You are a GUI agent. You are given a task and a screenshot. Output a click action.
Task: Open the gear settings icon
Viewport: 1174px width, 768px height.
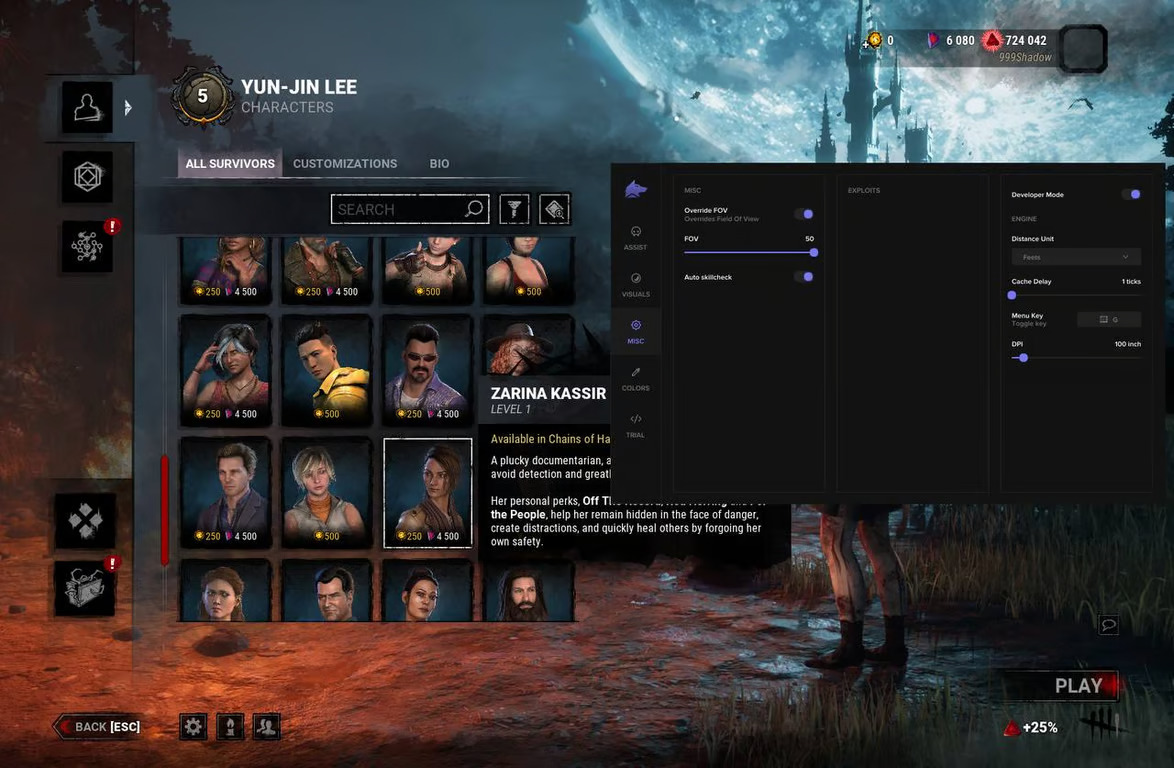[193, 727]
